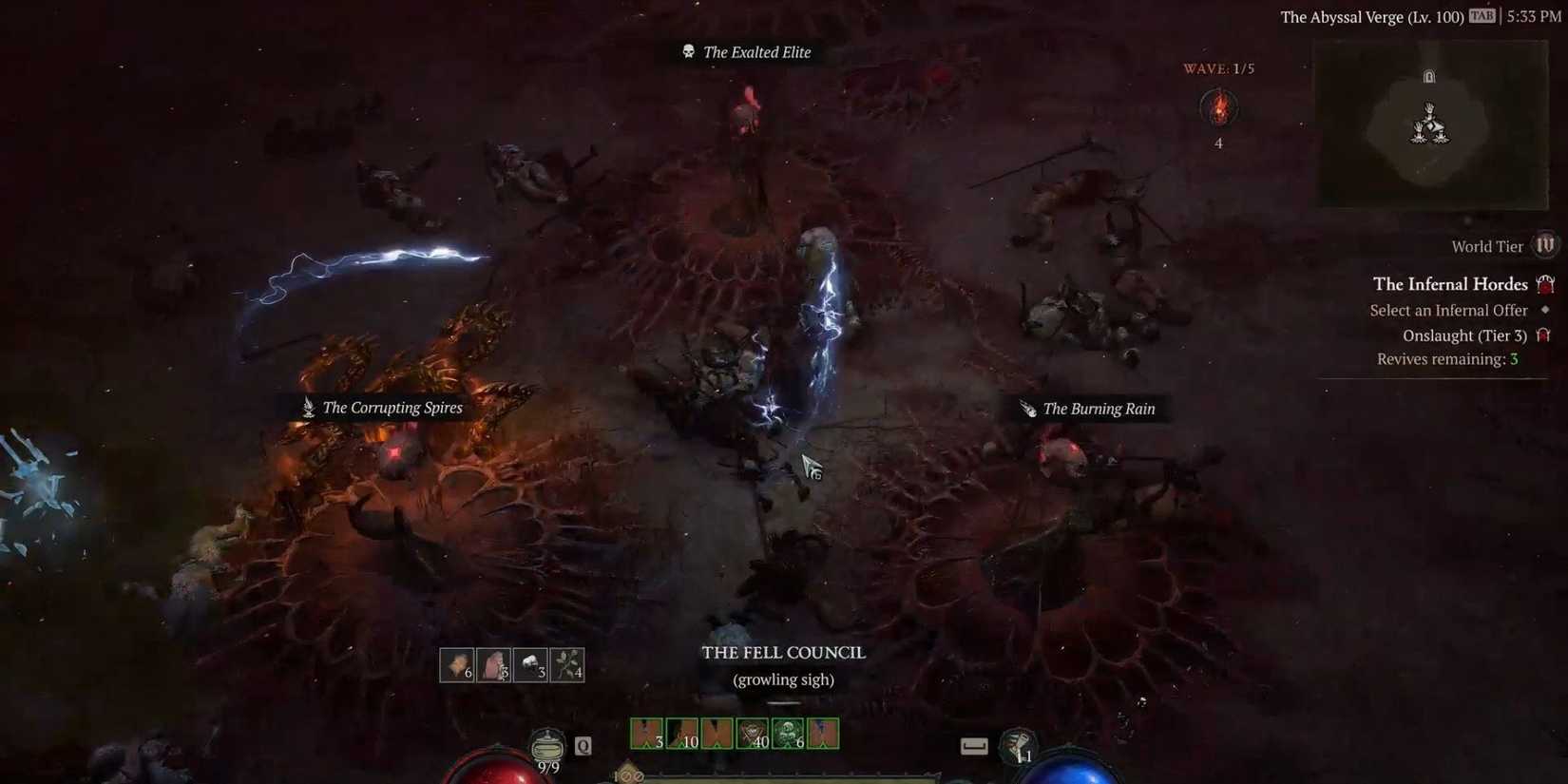This screenshot has height=784, width=1568.
Task: Click the World Tier IV emblem
Action: [1546, 245]
